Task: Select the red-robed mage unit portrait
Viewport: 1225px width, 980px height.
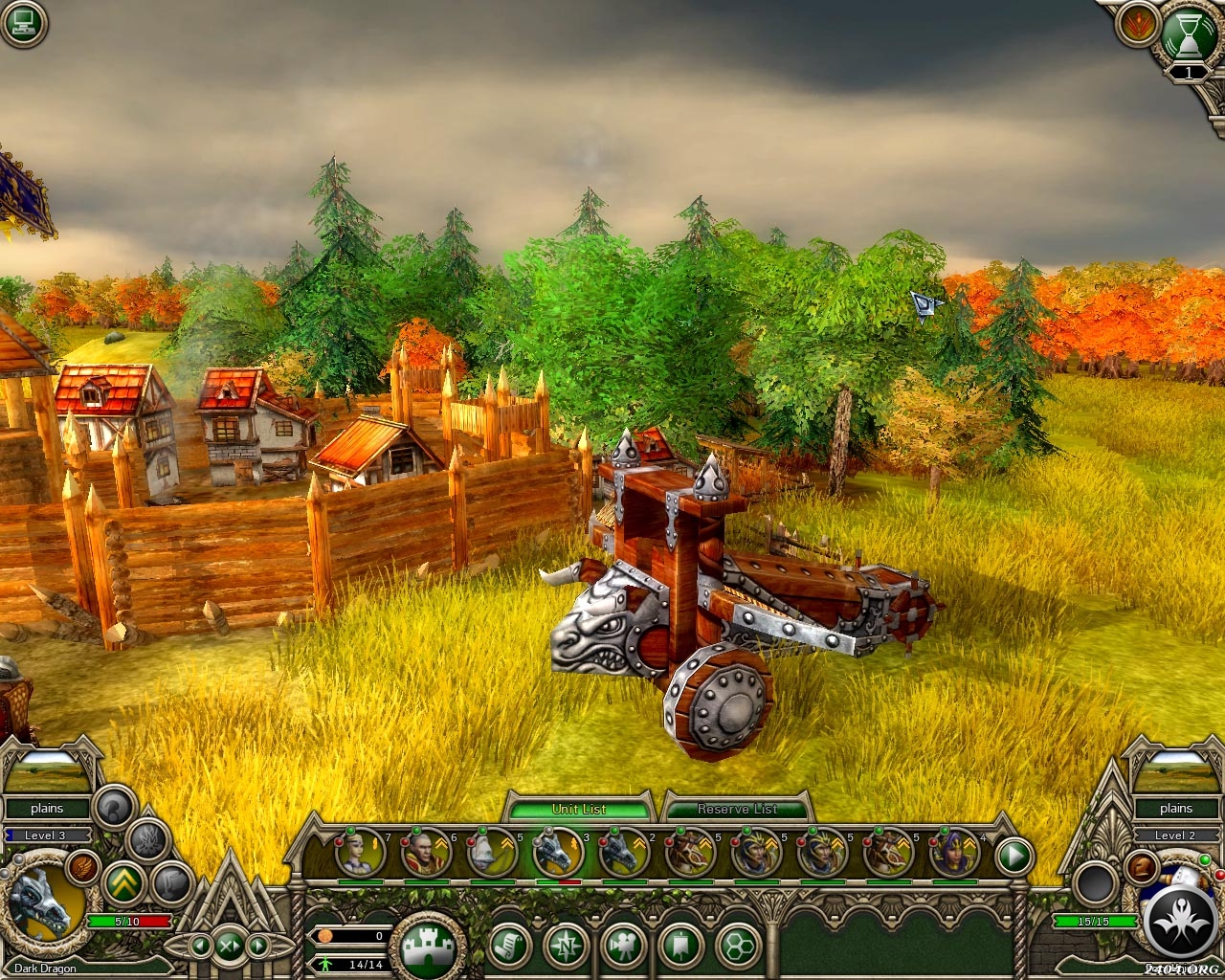Action: coord(424,853)
